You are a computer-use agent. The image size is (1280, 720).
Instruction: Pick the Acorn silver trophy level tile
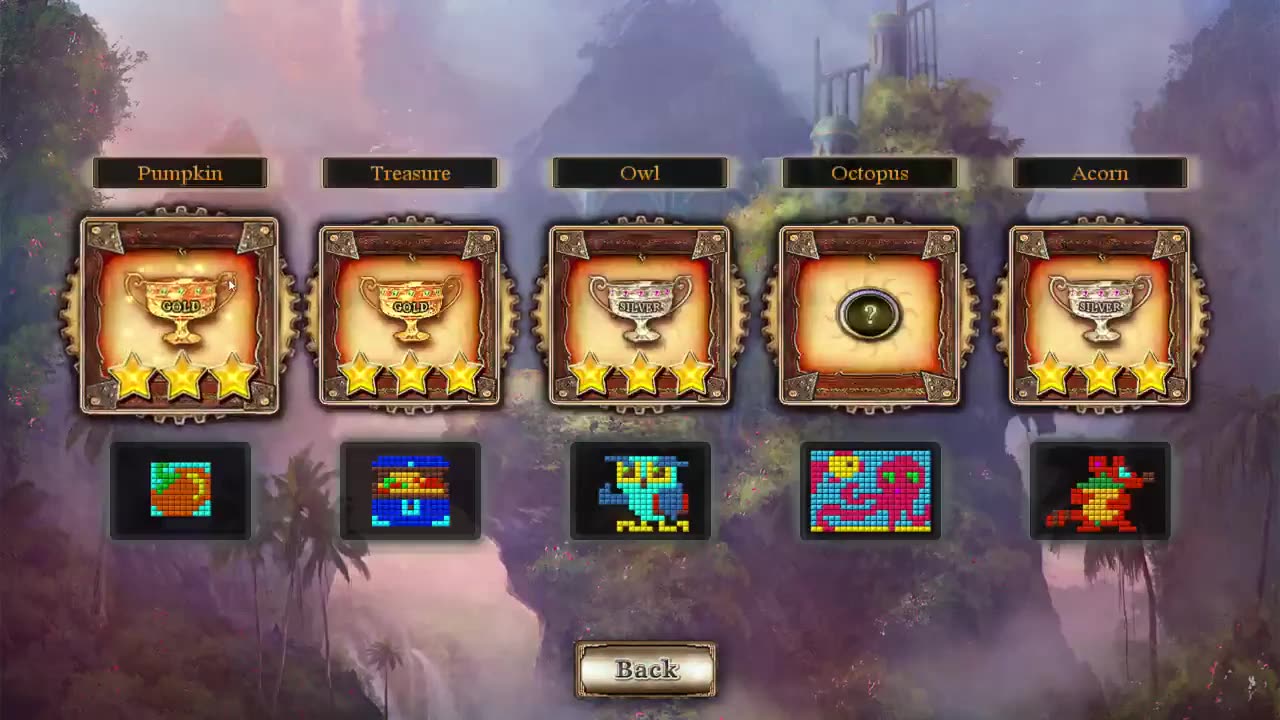[x=1100, y=316]
